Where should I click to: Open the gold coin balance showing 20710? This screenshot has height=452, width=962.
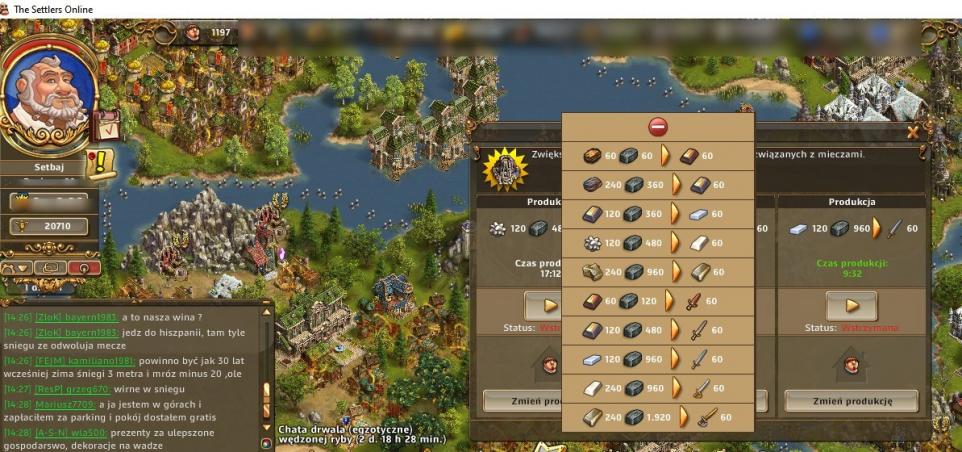point(55,226)
